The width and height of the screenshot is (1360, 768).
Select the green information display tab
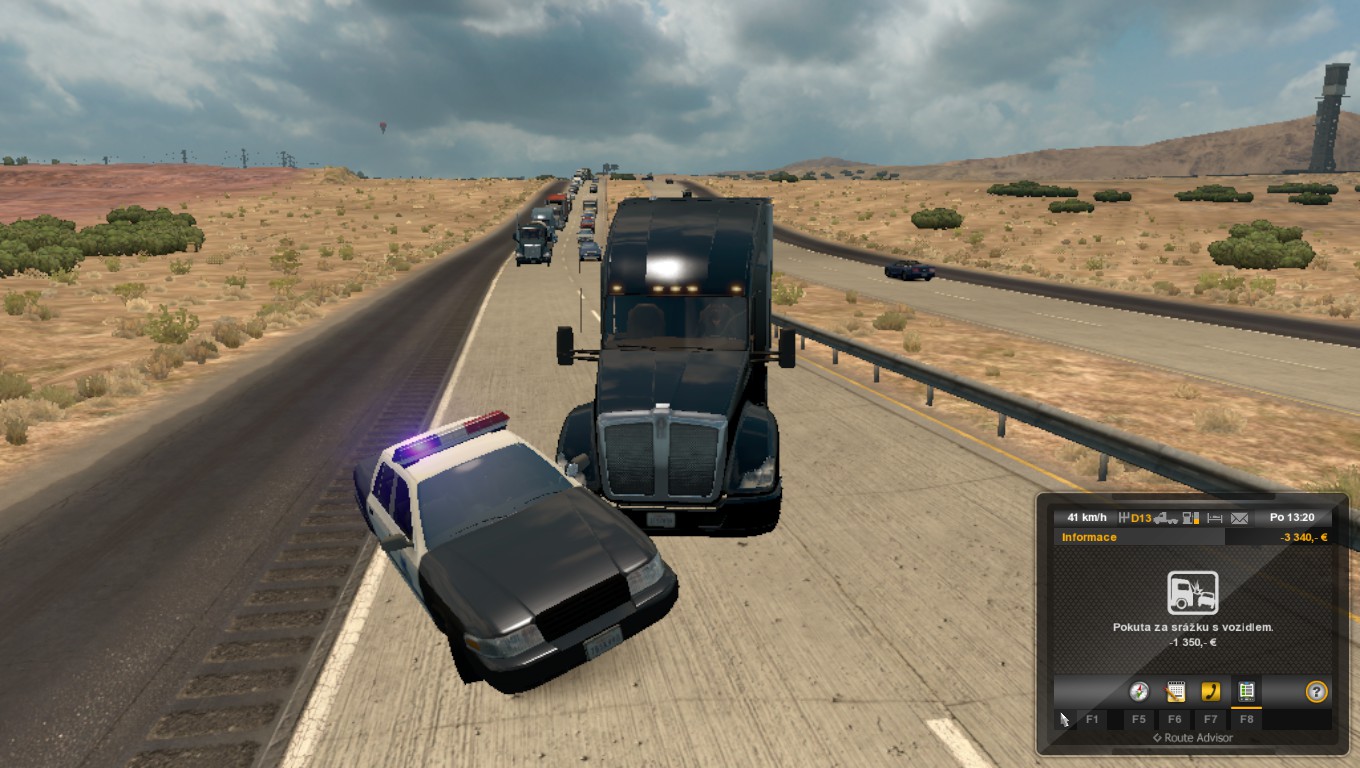[1246, 691]
